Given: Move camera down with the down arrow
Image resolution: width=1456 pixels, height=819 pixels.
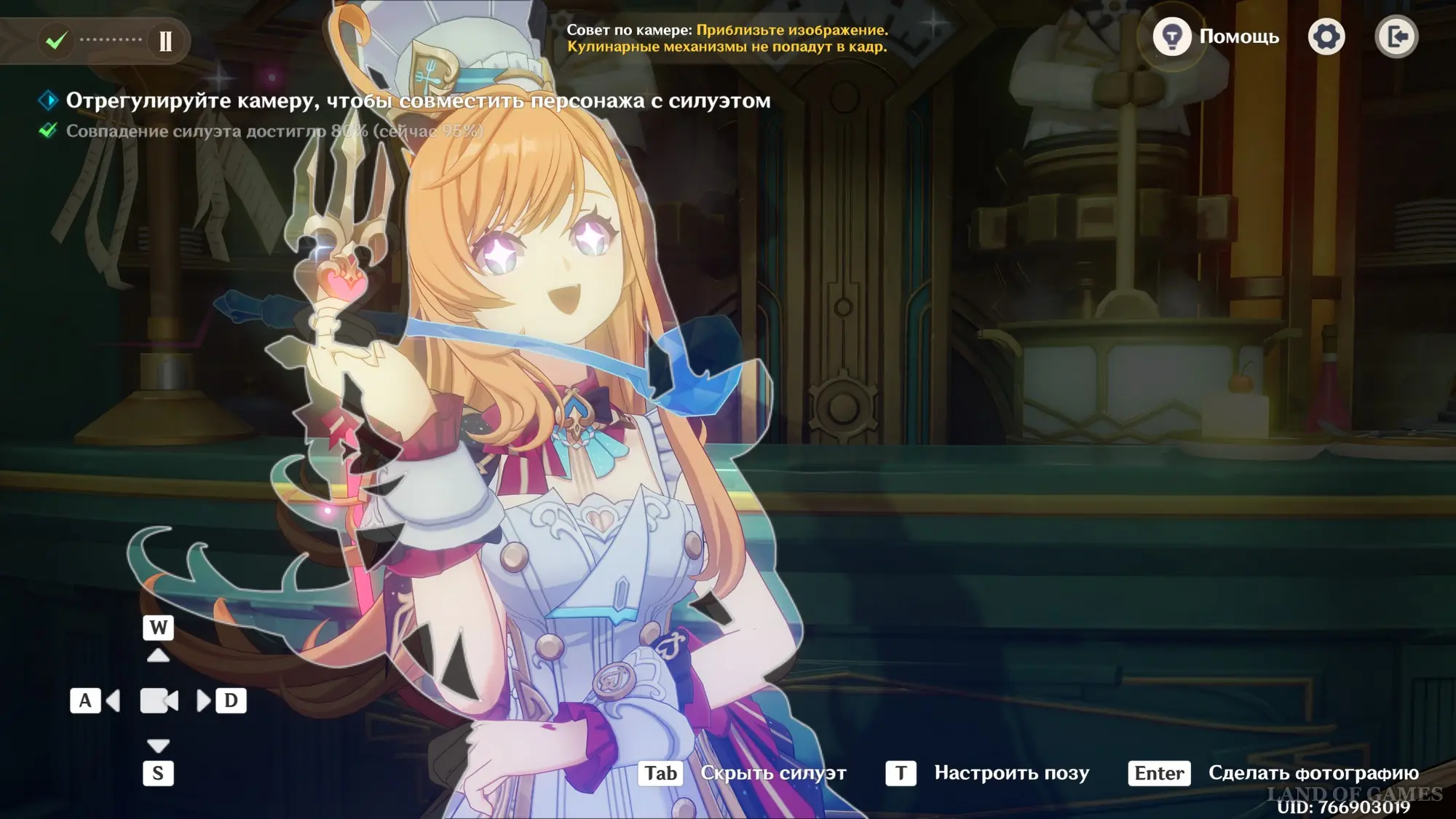Looking at the screenshot, I should pos(158,745).
